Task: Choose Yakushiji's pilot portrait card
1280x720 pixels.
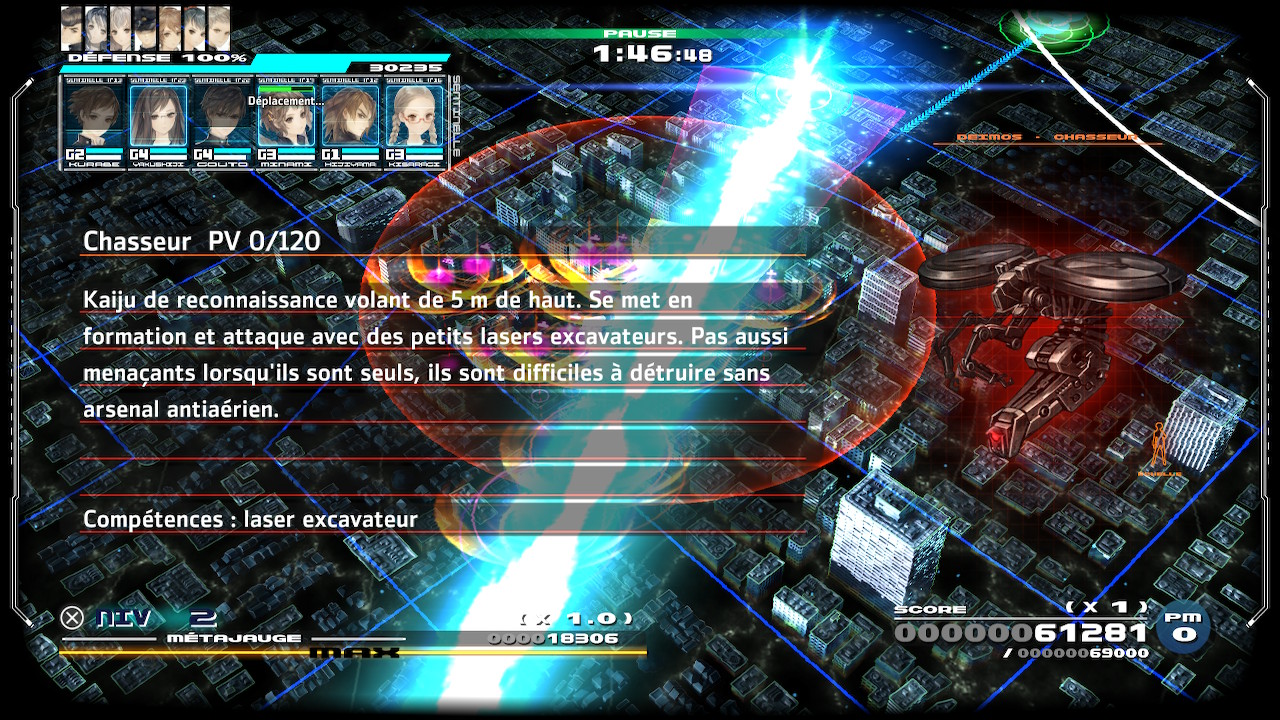Action: pos(158,122)
